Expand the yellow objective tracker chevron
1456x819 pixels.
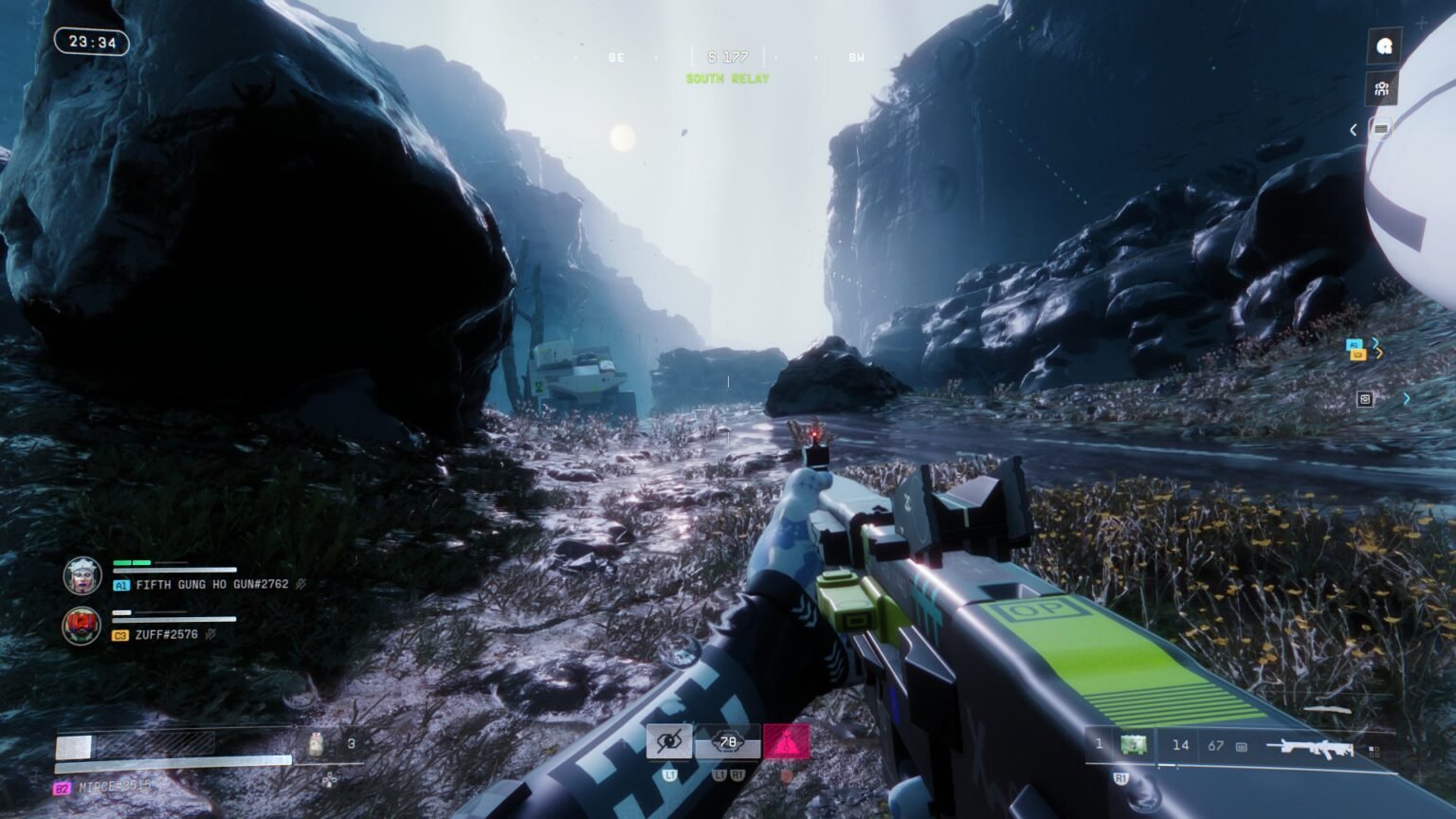coord(1379,354)
